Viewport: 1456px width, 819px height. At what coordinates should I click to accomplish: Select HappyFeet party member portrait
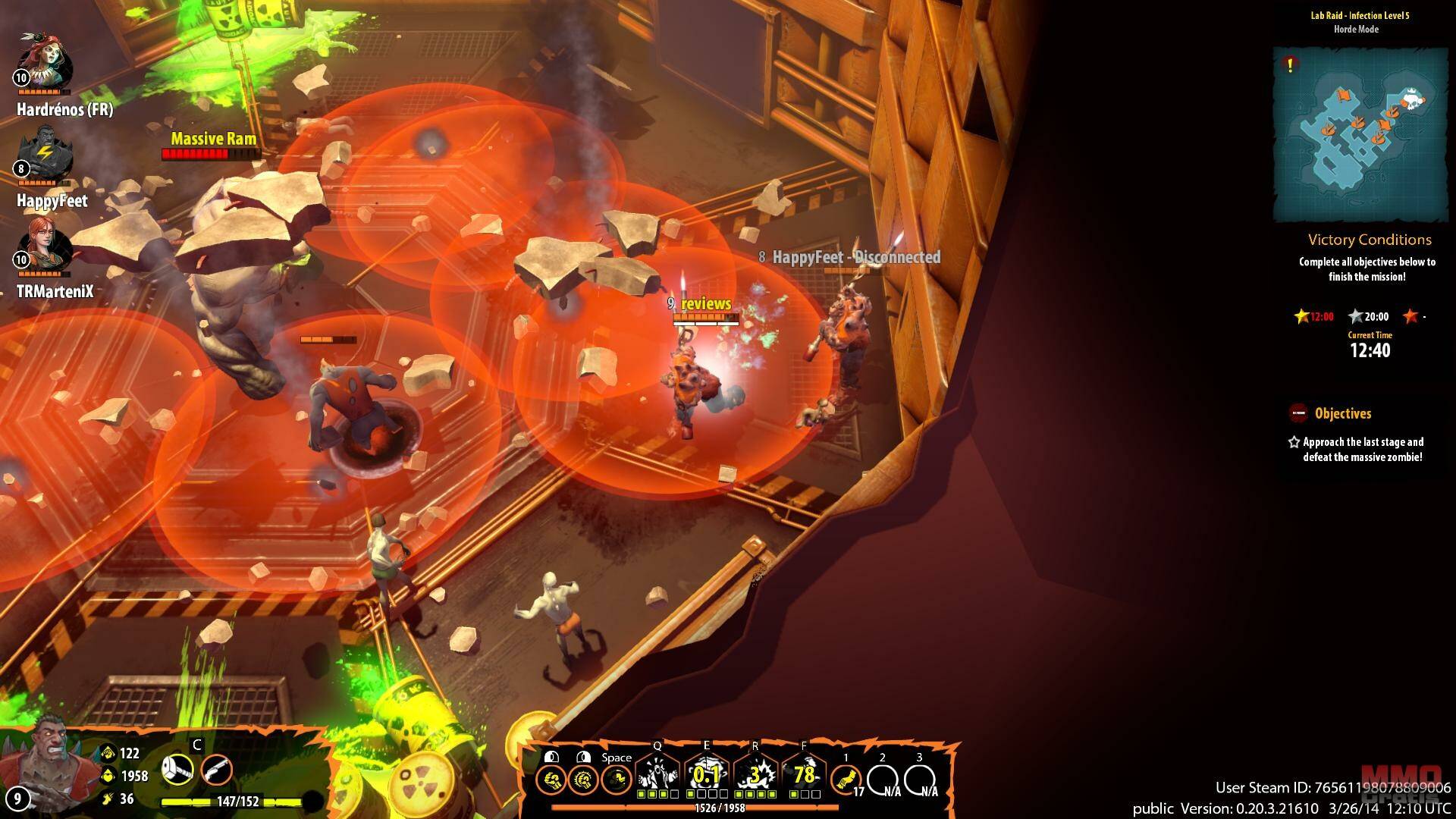(44, 152)
